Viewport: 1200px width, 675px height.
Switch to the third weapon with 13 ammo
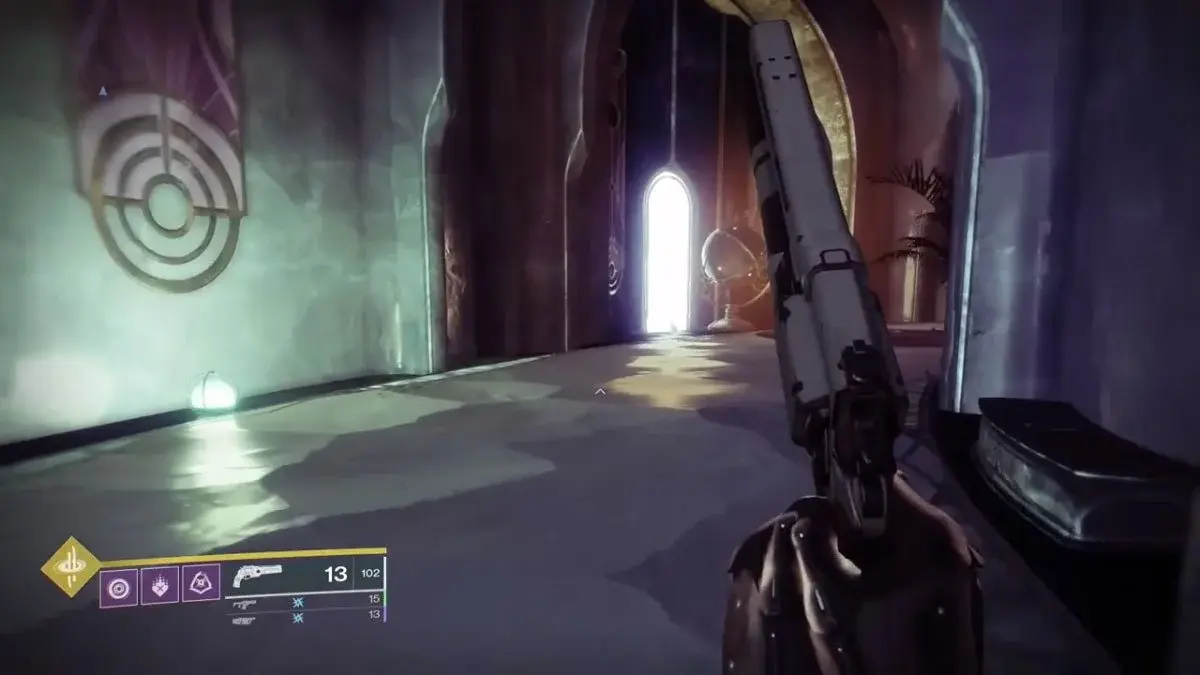click(x=243, y=620)
